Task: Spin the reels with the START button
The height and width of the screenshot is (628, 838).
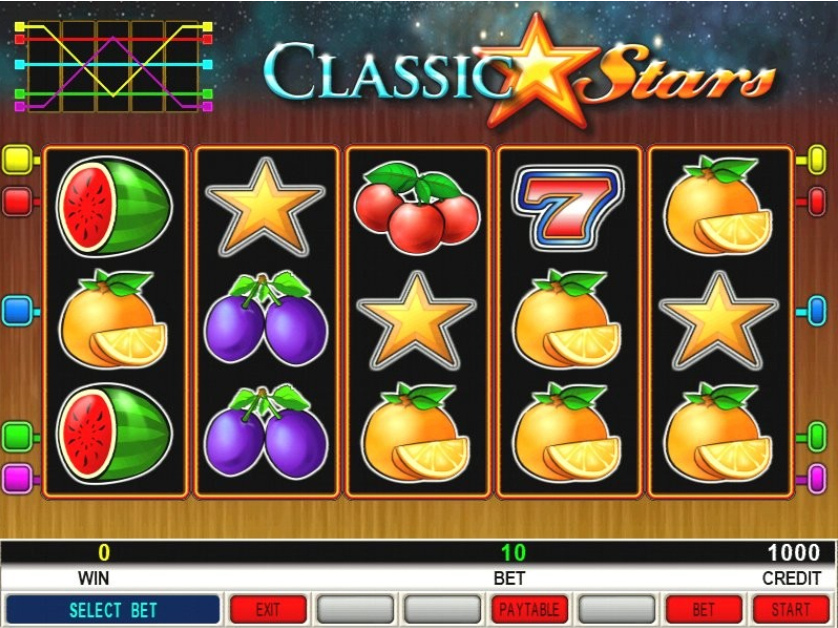Action: 791,609
